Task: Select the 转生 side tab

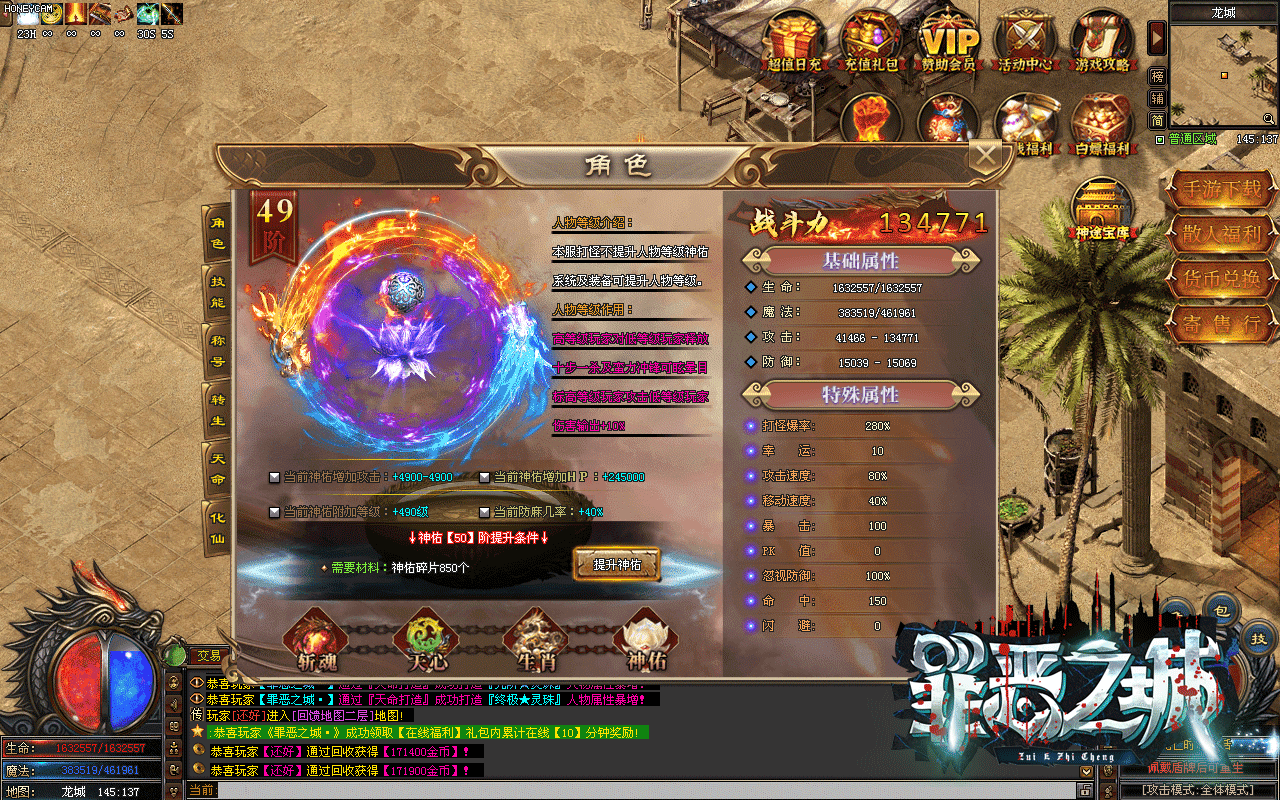Action: (x=217, y=410)
